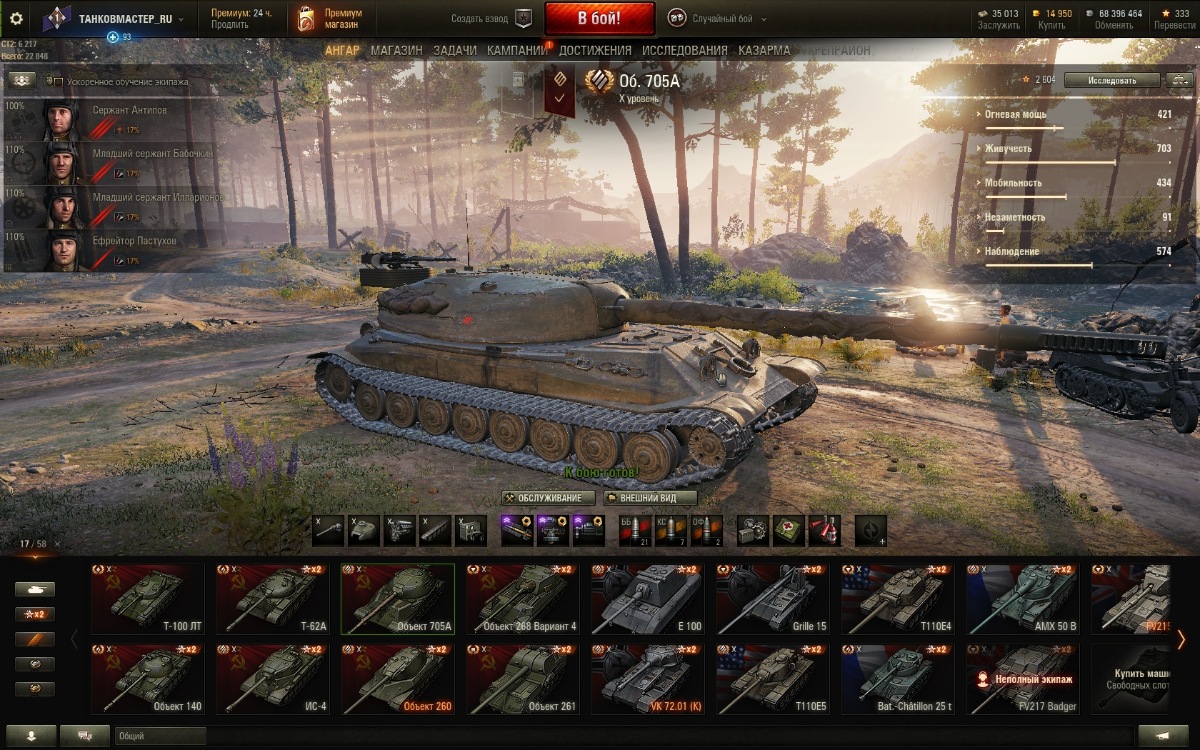Switch to the КАЗАРМА tab

pyautogui.click(x=764, y=50)
